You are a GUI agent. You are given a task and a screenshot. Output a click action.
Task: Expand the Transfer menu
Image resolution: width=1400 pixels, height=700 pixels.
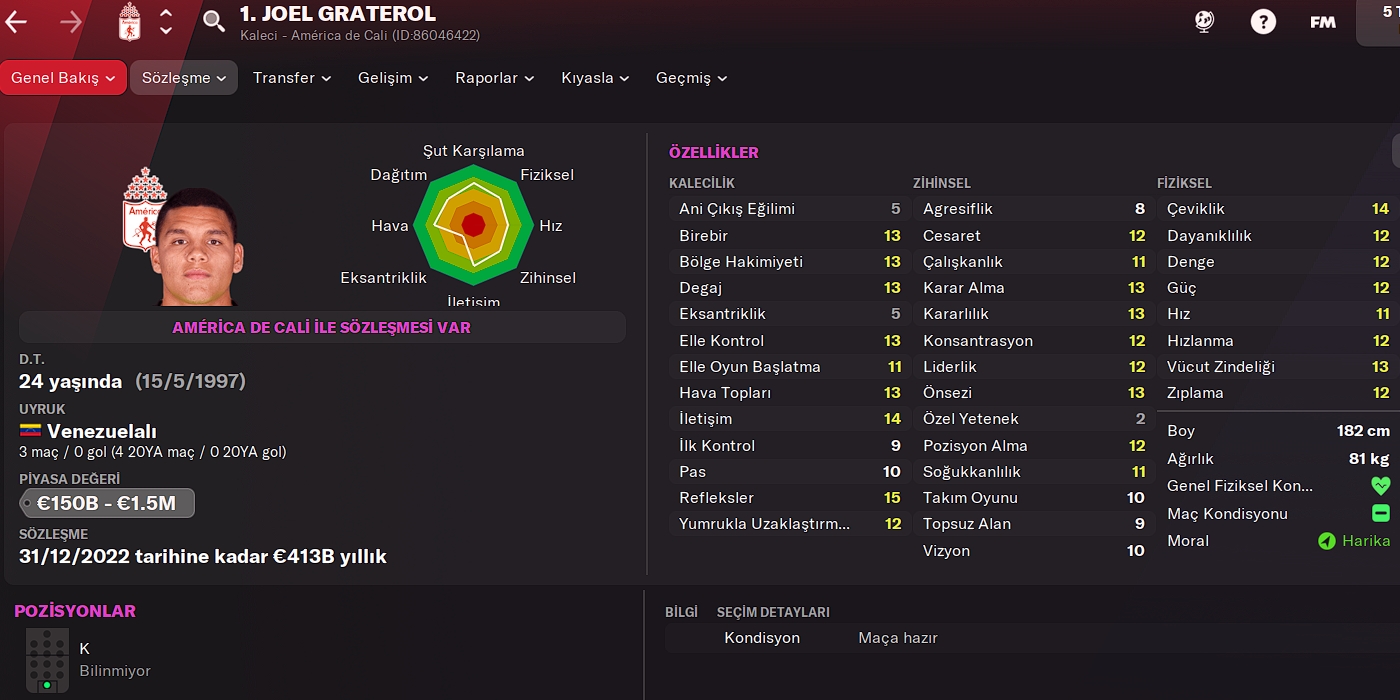click(290, 78)
